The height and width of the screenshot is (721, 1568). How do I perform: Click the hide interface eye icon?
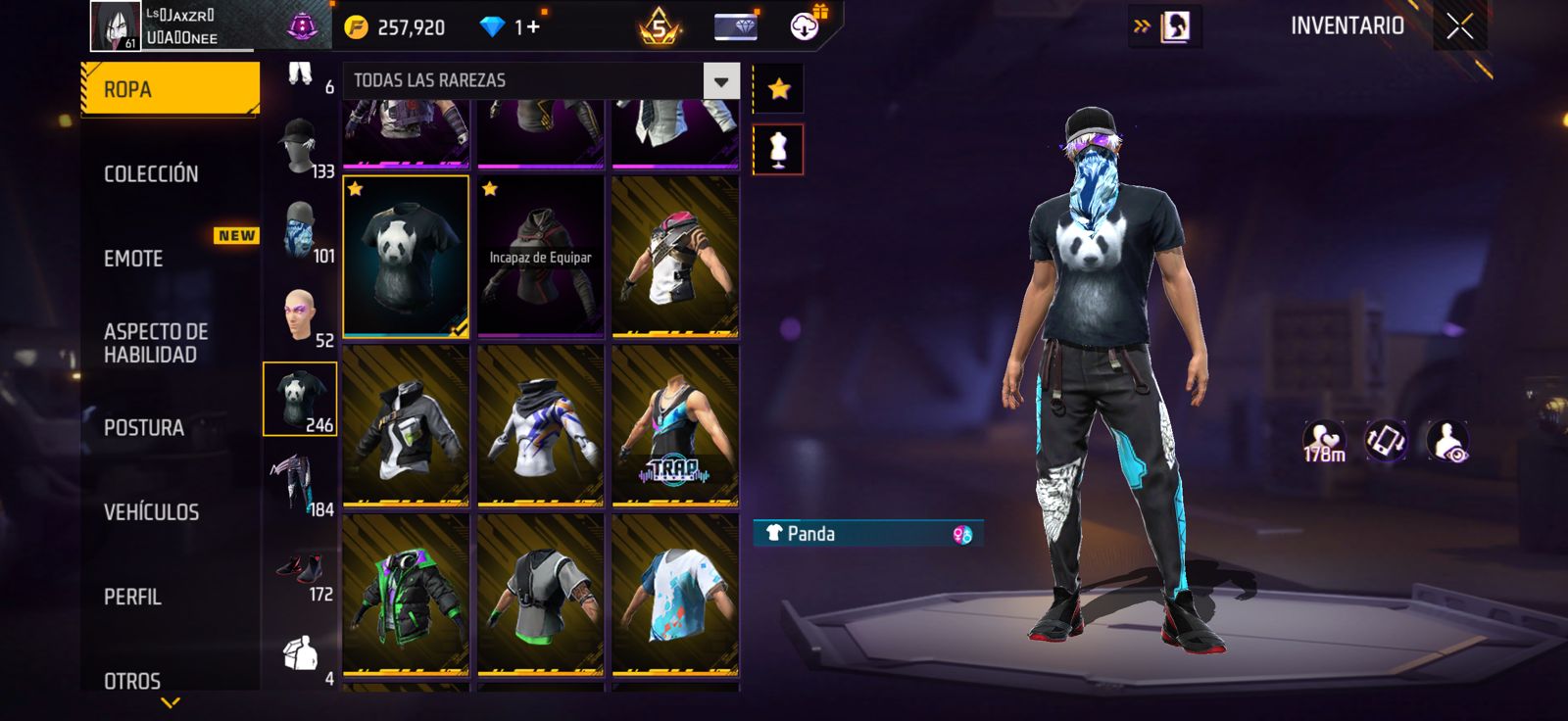(1447, 442)
